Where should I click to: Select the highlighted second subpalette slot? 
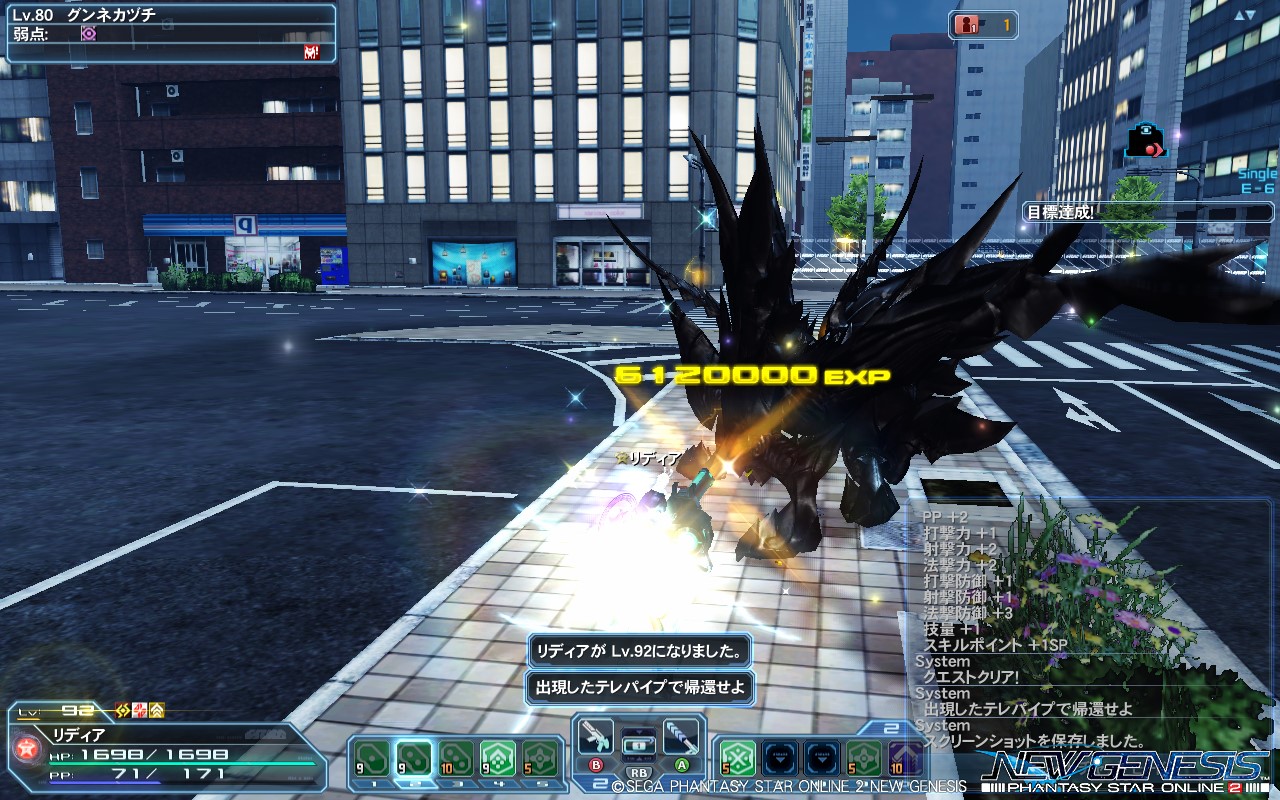click(414, 759)
